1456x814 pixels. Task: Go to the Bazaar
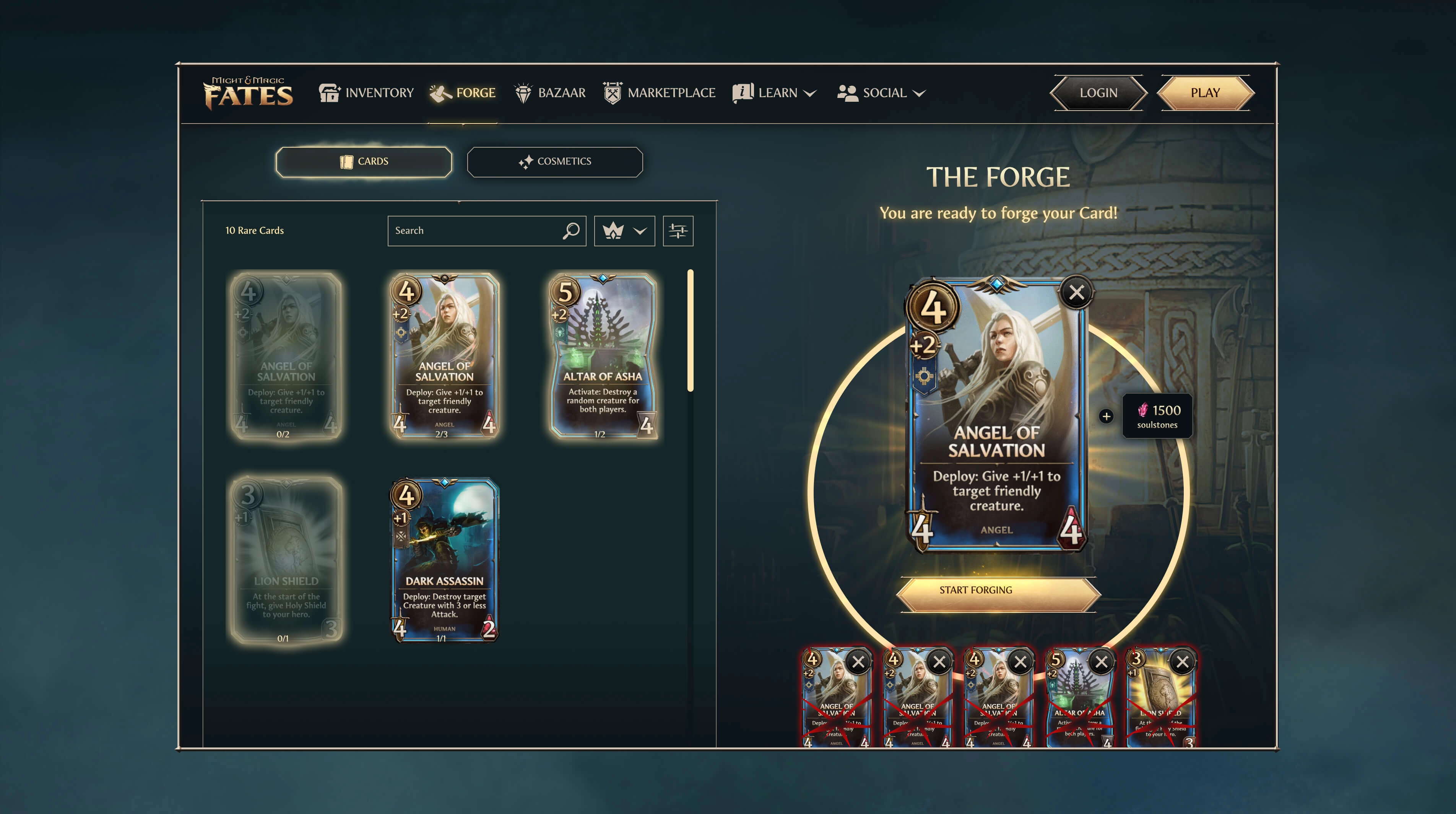550,93
